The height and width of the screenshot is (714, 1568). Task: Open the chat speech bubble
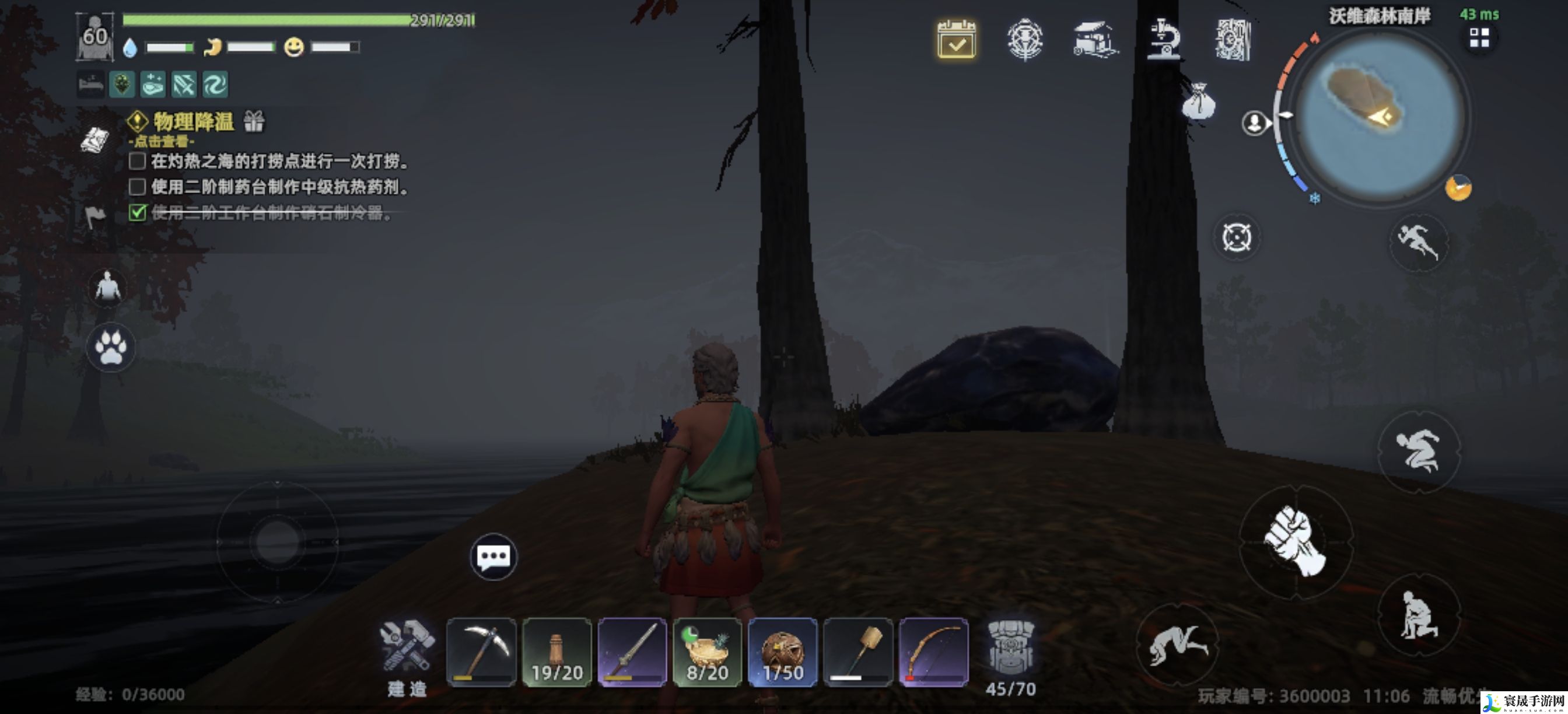[493, 556]
